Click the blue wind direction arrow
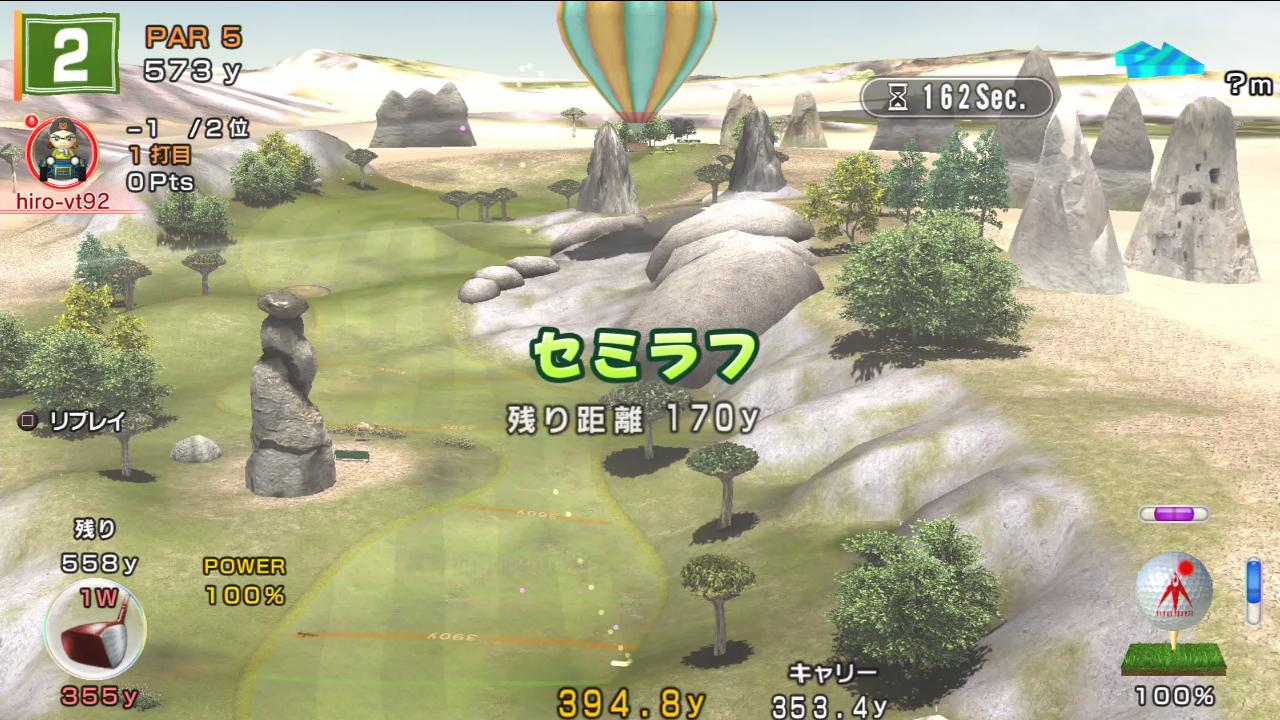The height and width of the screenshot is (720, 1280). tap(1158, 60)
